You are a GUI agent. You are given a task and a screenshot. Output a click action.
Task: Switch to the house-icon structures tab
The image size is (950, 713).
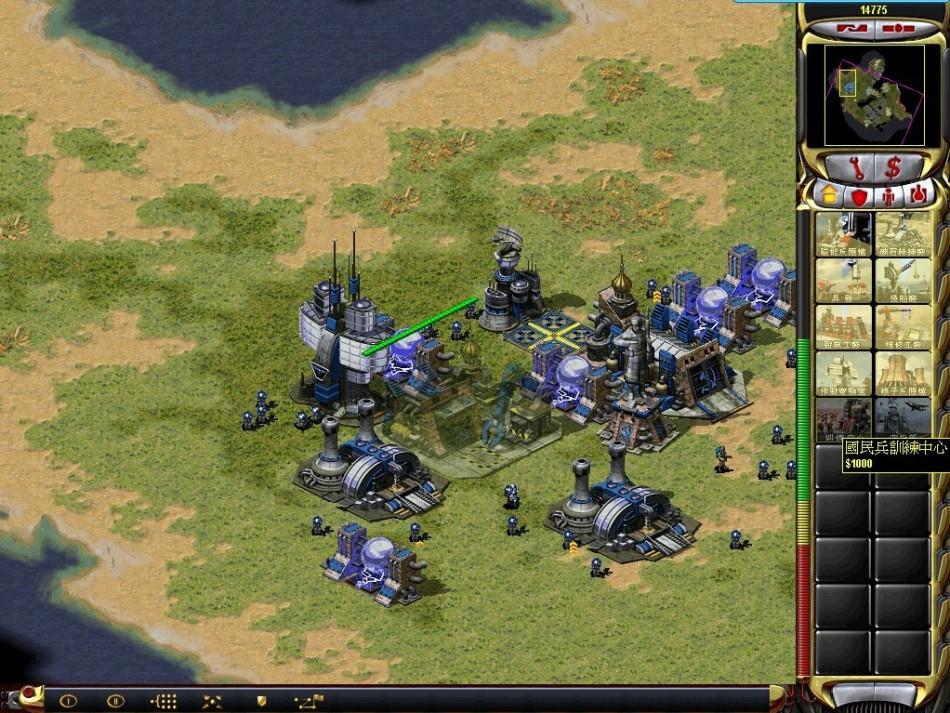click(828, 194)
